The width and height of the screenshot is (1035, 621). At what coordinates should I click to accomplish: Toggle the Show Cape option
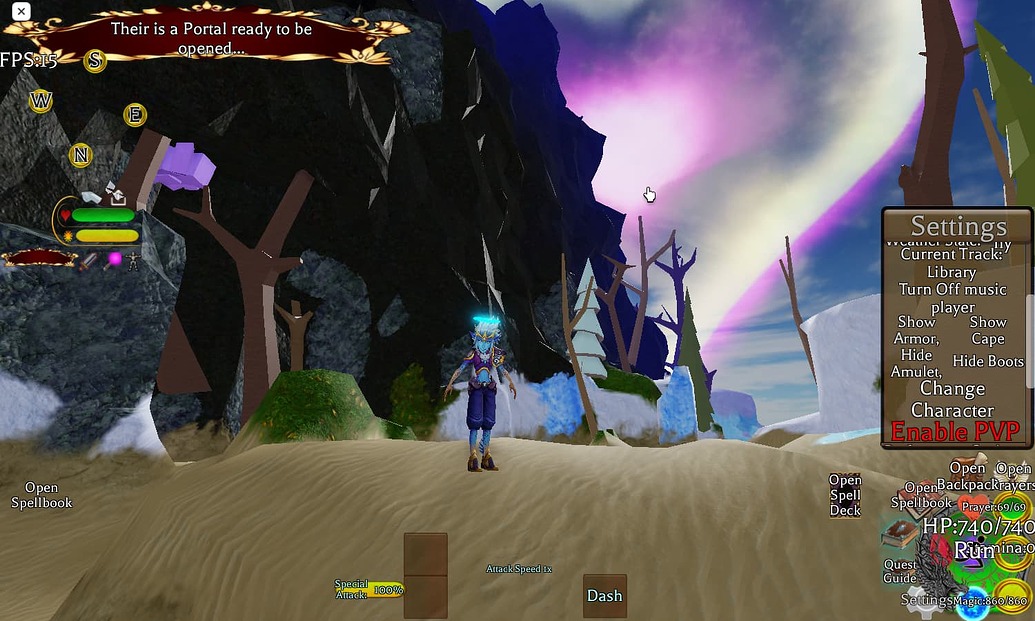tap(987, 330)
